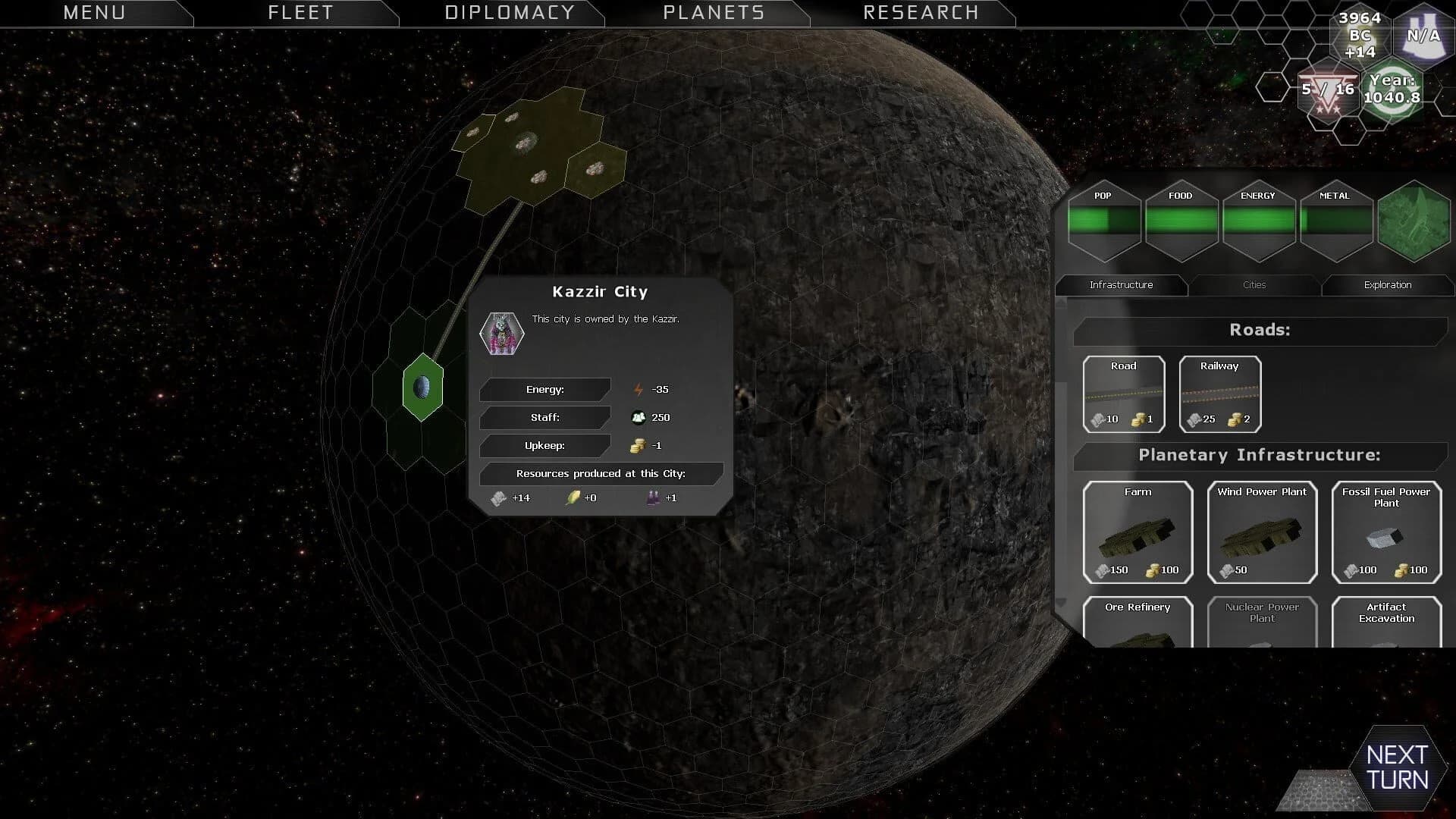1456x819 pixels.
Task: Select the 3964 BC treasury hex
Action: [x=1360, y=34]
